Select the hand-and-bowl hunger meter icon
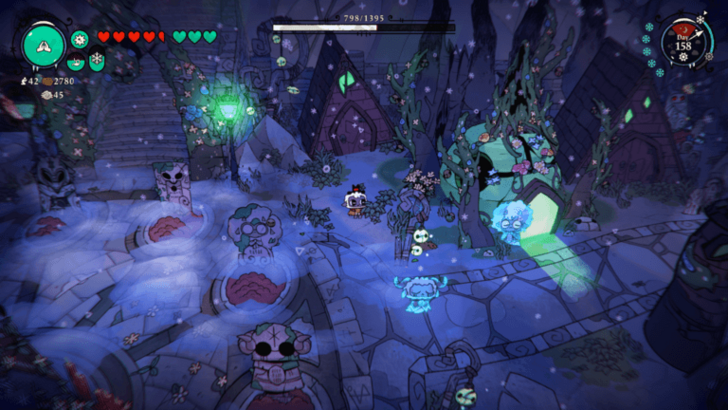 pyautogui.click(x=76, y=60)
